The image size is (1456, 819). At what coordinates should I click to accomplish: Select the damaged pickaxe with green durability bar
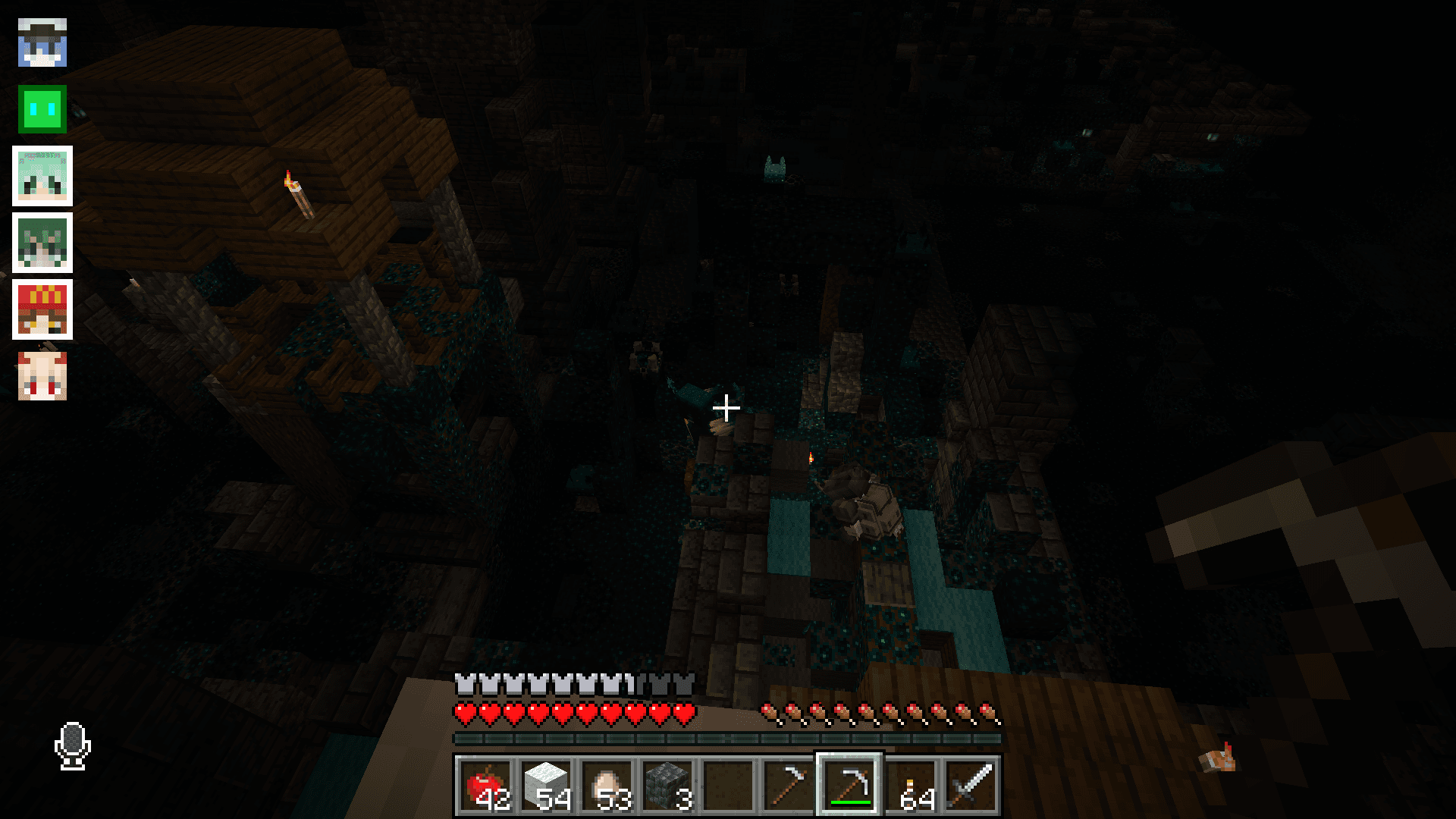pyautogui.click(x=850, y=785)
